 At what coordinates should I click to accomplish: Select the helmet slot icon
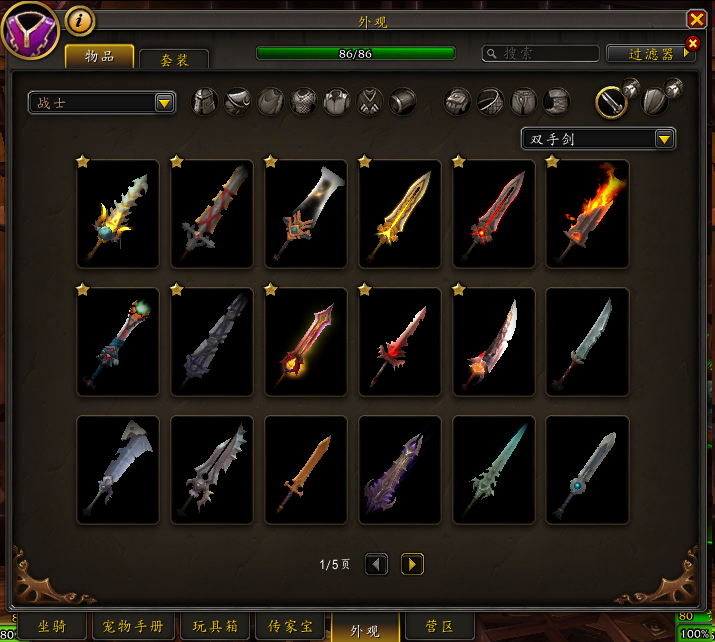[205, 101]
